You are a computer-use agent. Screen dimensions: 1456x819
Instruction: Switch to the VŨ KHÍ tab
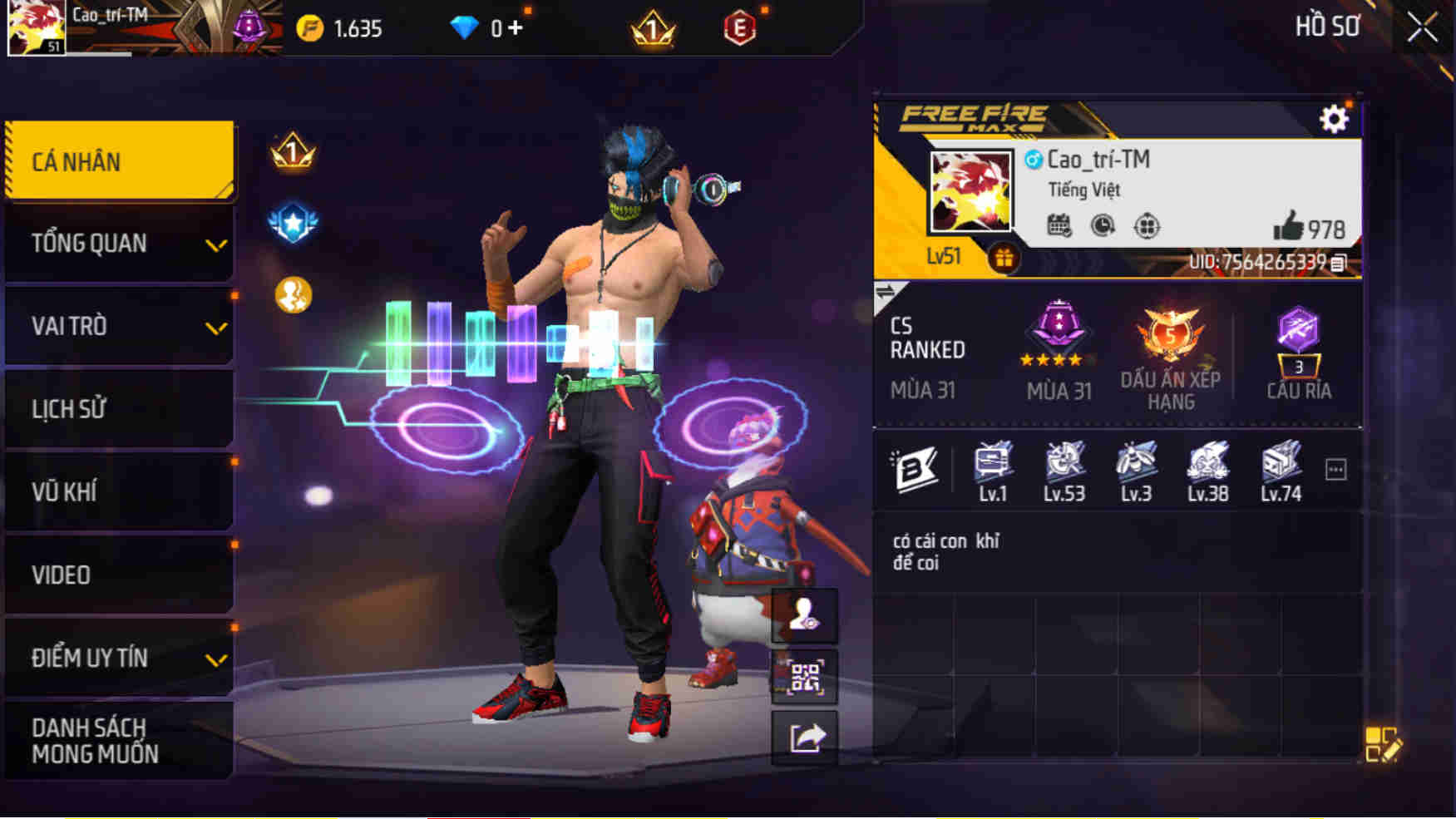coord(116,491)
